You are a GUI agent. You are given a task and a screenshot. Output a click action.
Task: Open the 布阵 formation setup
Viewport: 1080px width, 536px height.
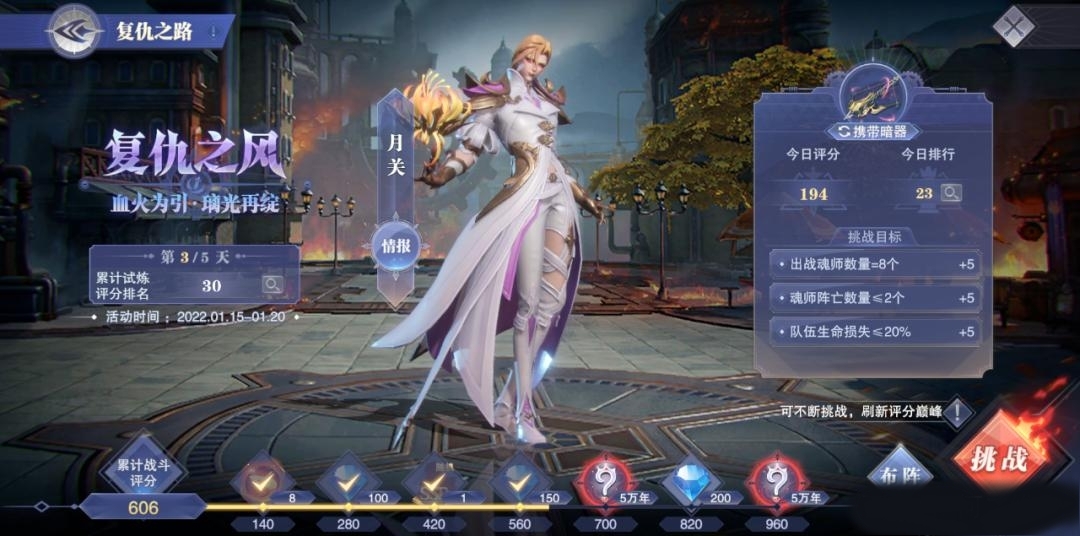[897, 472]
